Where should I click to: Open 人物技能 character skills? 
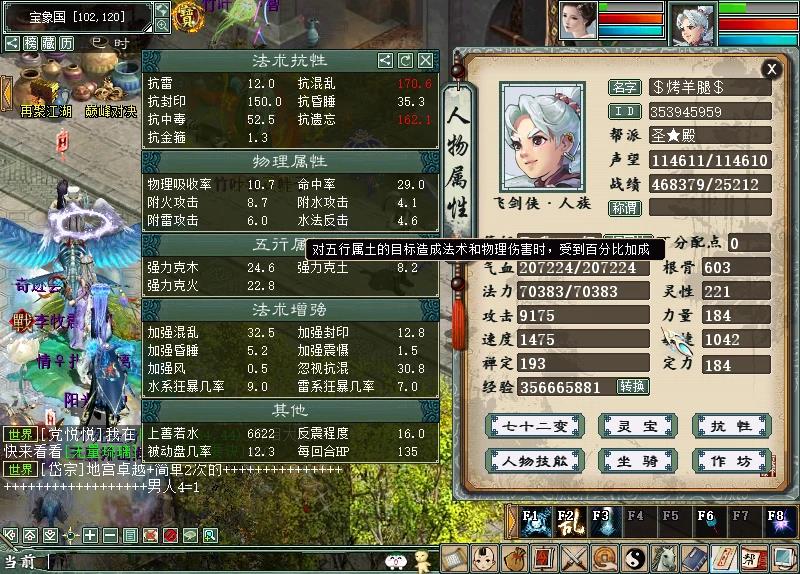pos(520,461)
